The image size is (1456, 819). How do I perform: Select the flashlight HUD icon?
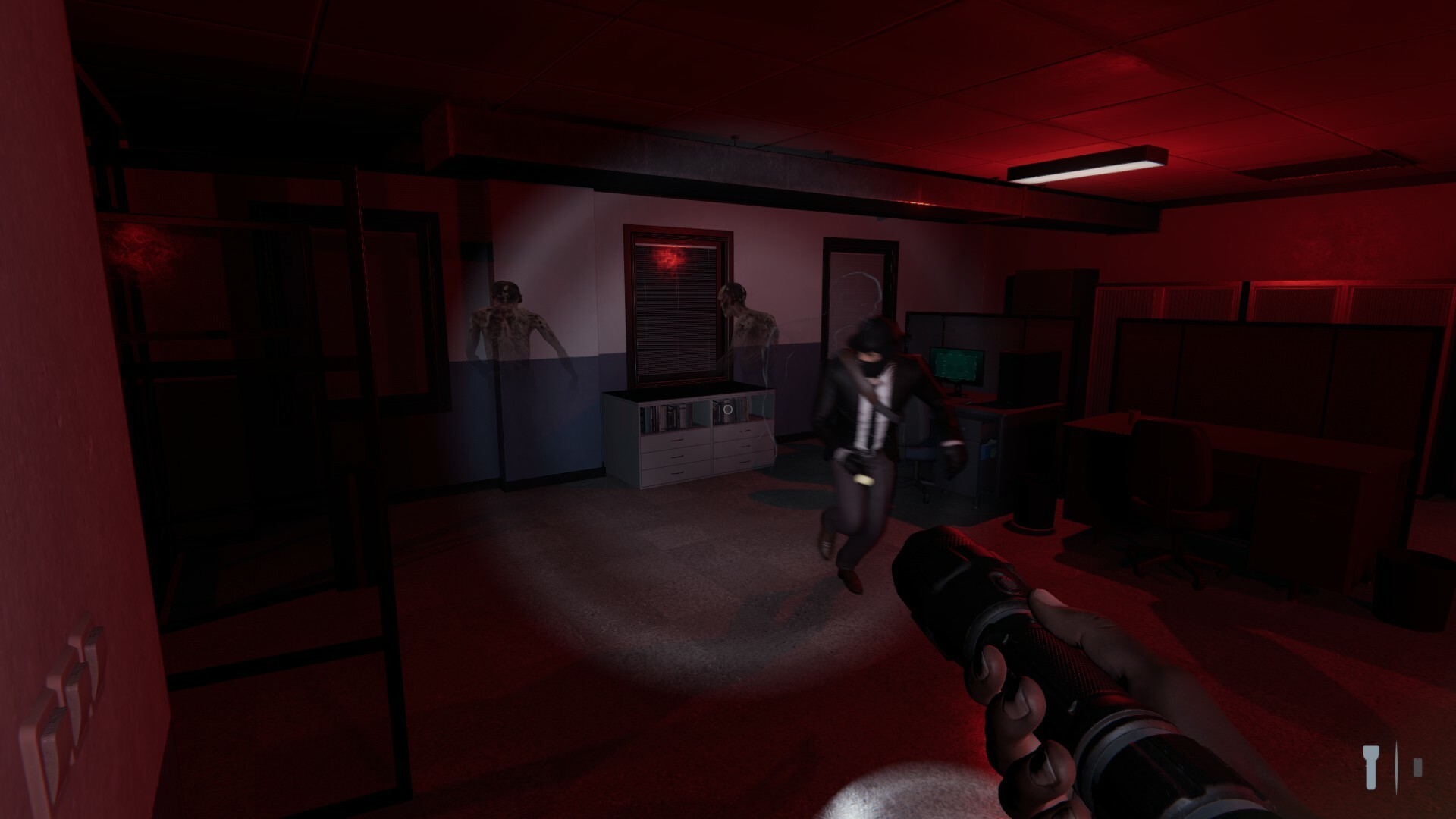tap(1372, 767)
